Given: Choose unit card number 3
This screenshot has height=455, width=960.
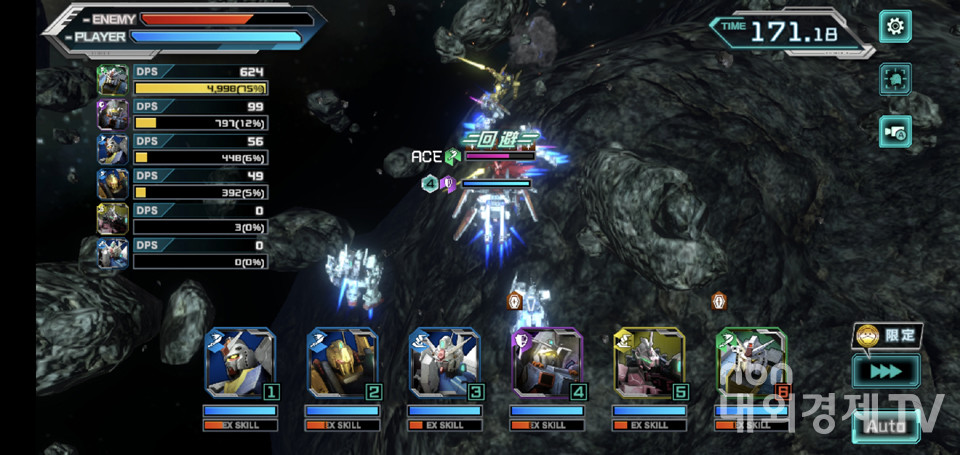Looking at the screenshot, I should pos(444,363).
